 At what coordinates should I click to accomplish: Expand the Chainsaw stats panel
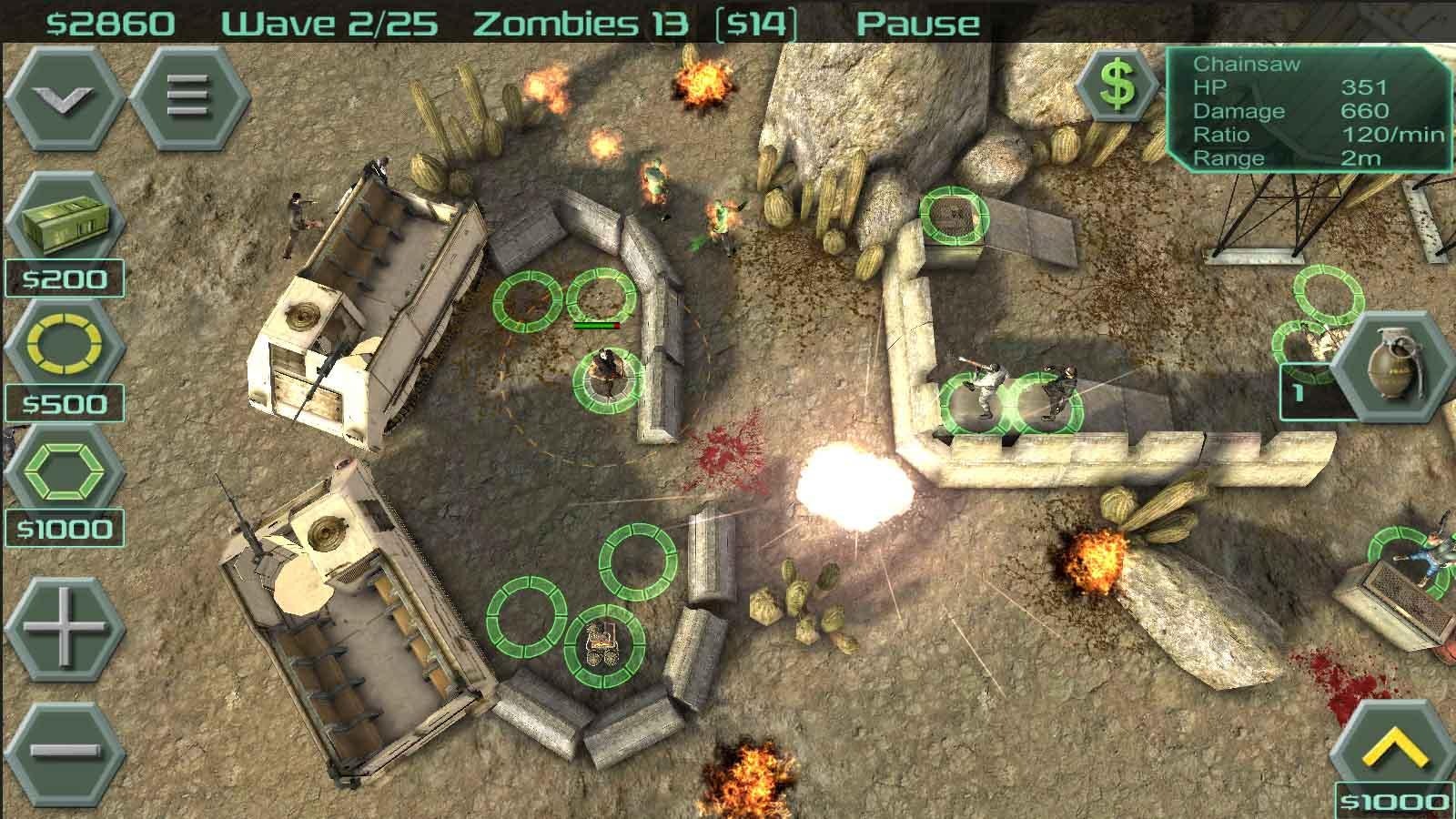pyautogui.click(x=1310, y=109)
